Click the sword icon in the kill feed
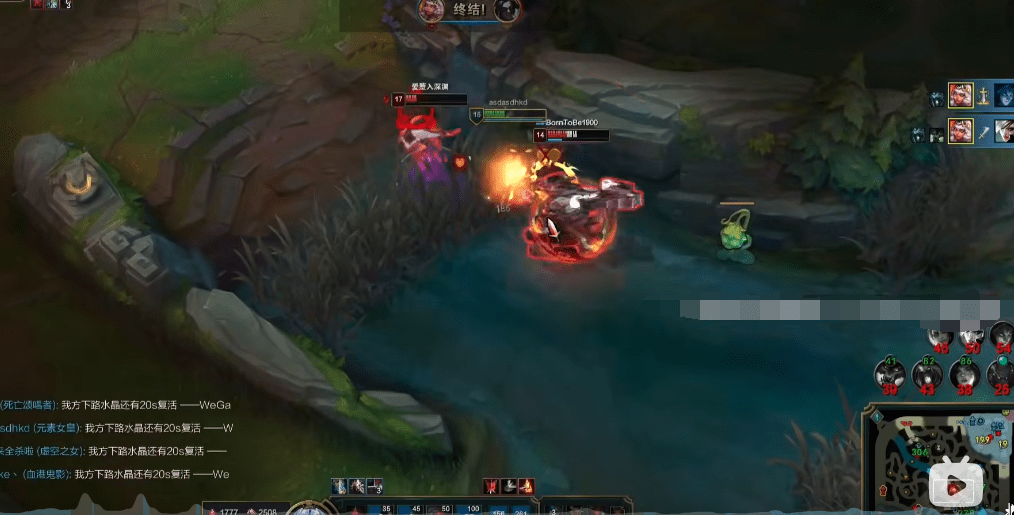The width and height of the screenshot is (1014, 515). point(983,131)
